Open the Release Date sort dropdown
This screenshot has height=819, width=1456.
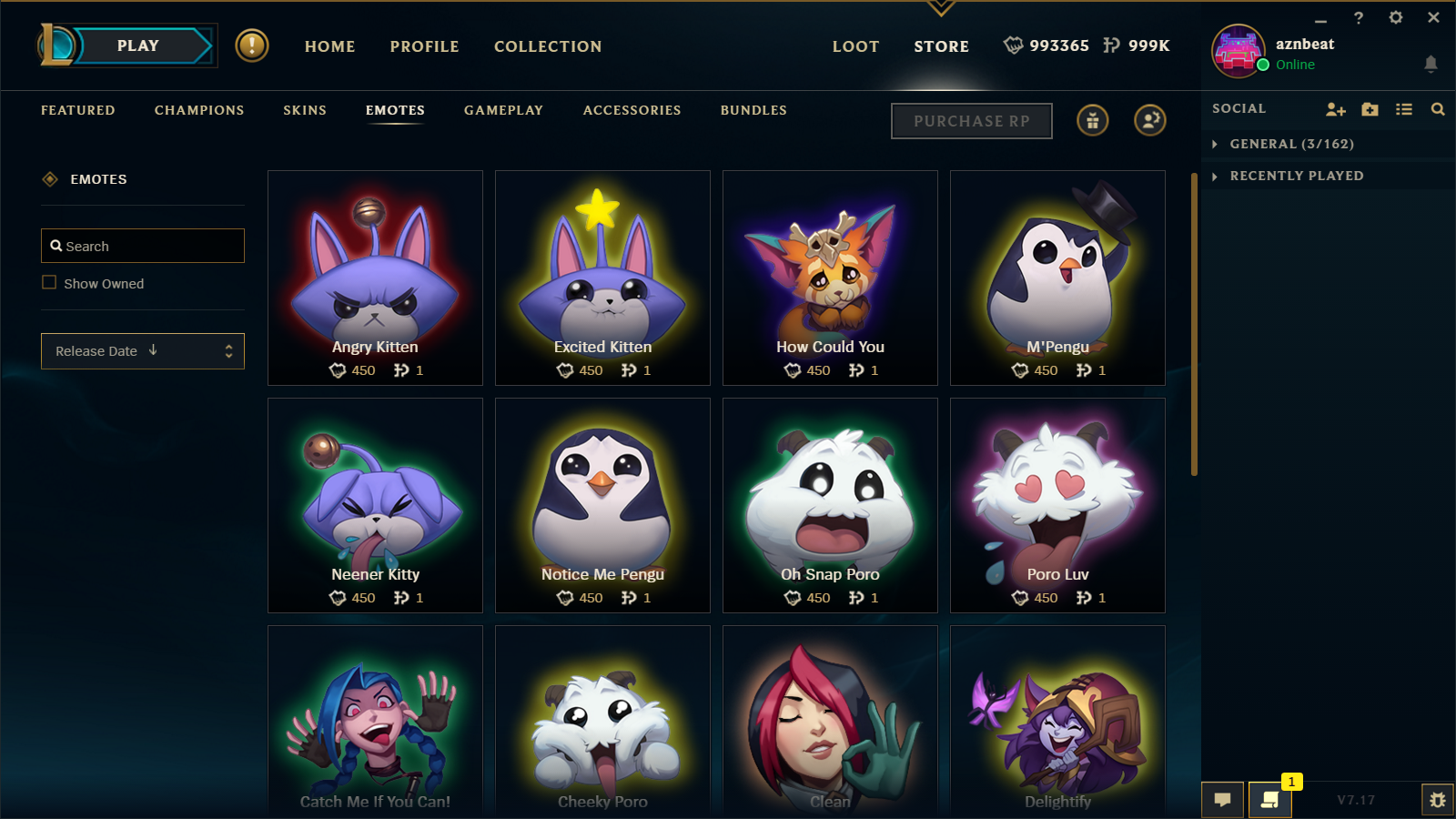pyautogui.click(x=142, y=350)
